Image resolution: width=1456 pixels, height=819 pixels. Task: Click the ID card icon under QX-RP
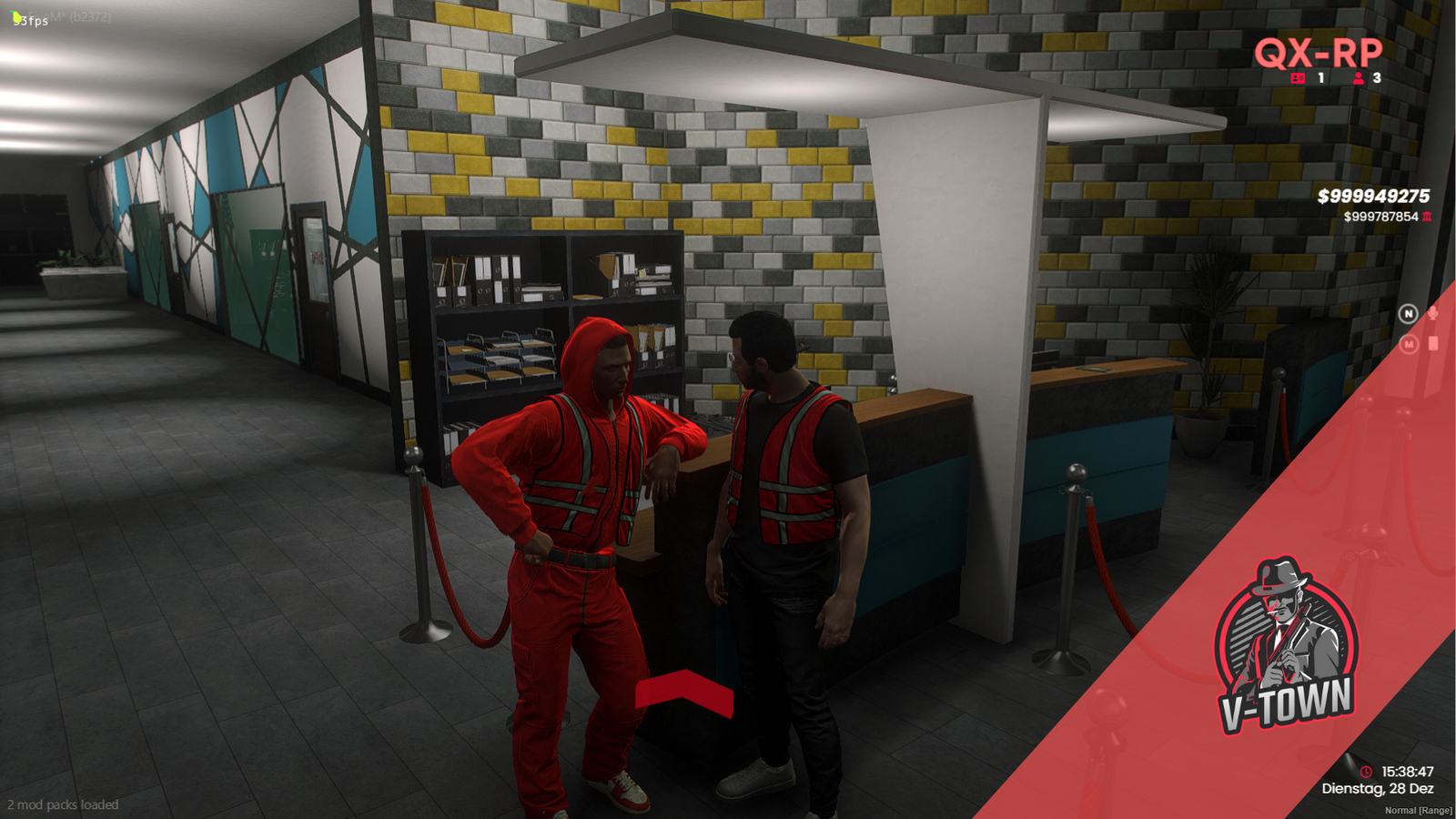click(x=1298, y=78)
